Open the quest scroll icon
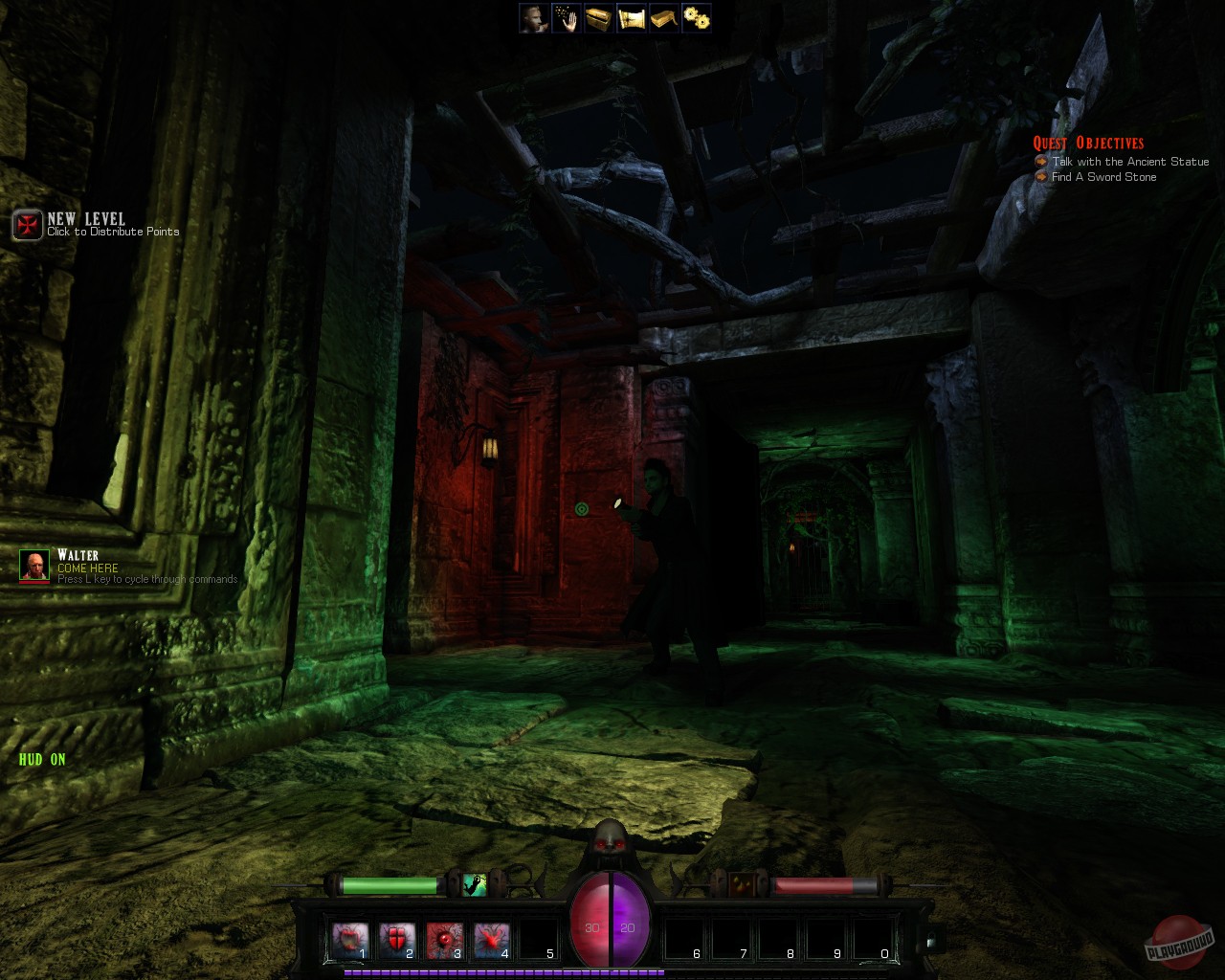 pos(631,17)
